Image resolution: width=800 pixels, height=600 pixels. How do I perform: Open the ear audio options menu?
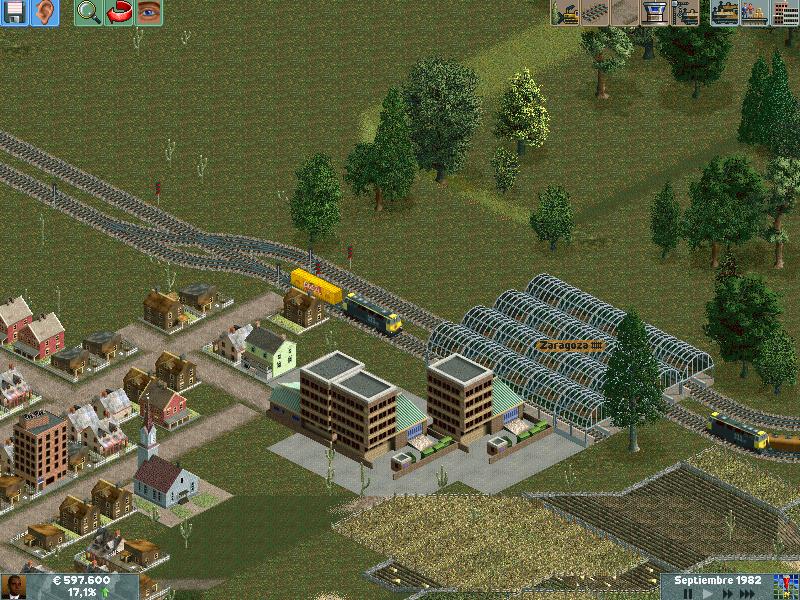45,12
